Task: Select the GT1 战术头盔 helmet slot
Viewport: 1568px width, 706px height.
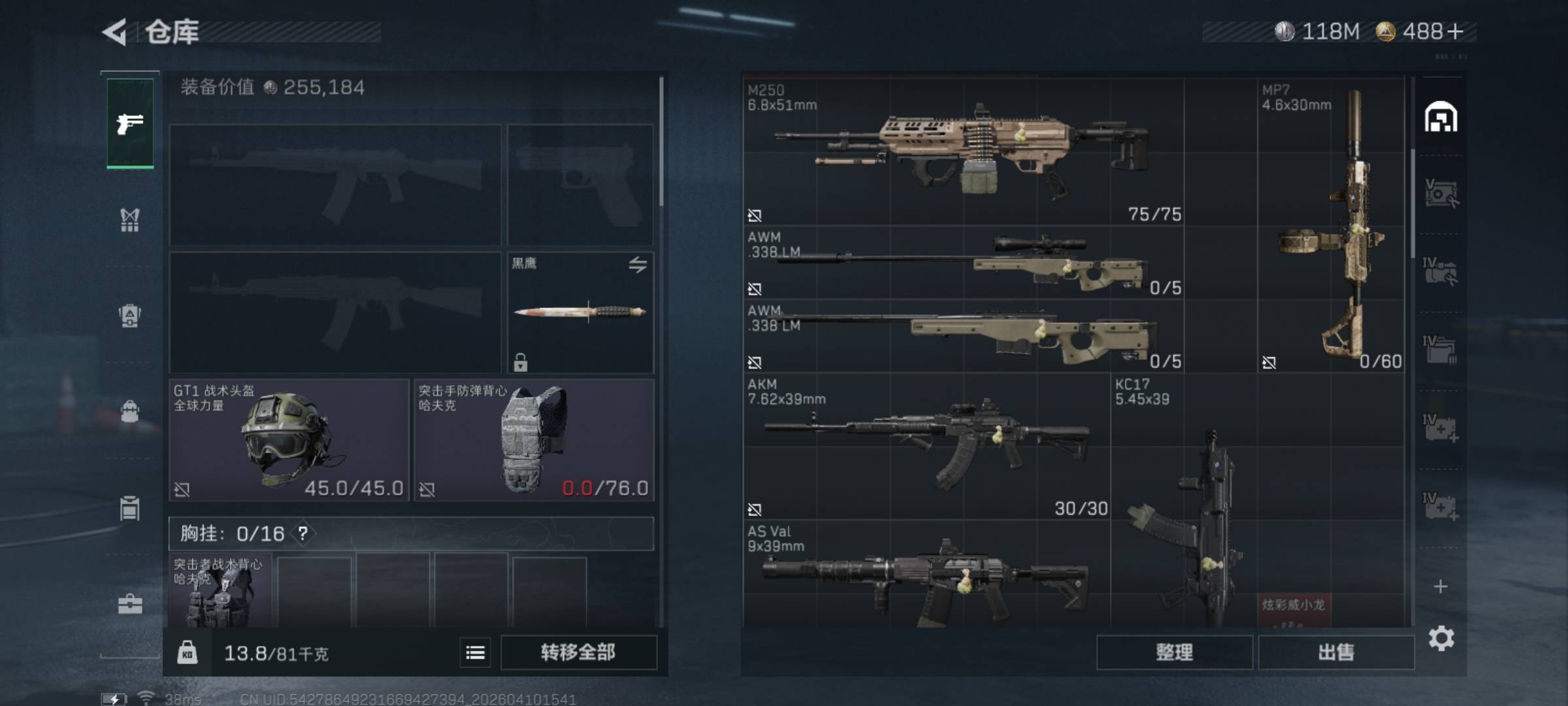Action: [x=289, y=440]
